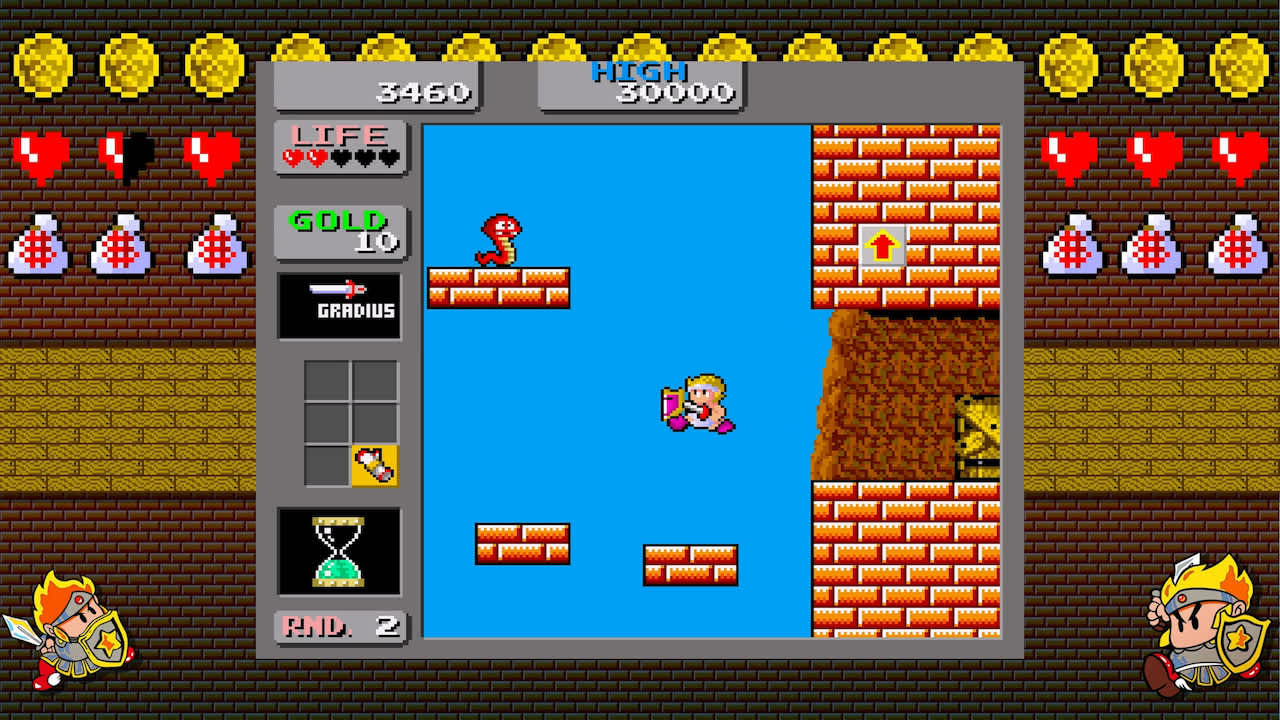Click the hourglass timer icon
Image resolution: width=1280 pixels, height=720 pixels.
point(339,550)
